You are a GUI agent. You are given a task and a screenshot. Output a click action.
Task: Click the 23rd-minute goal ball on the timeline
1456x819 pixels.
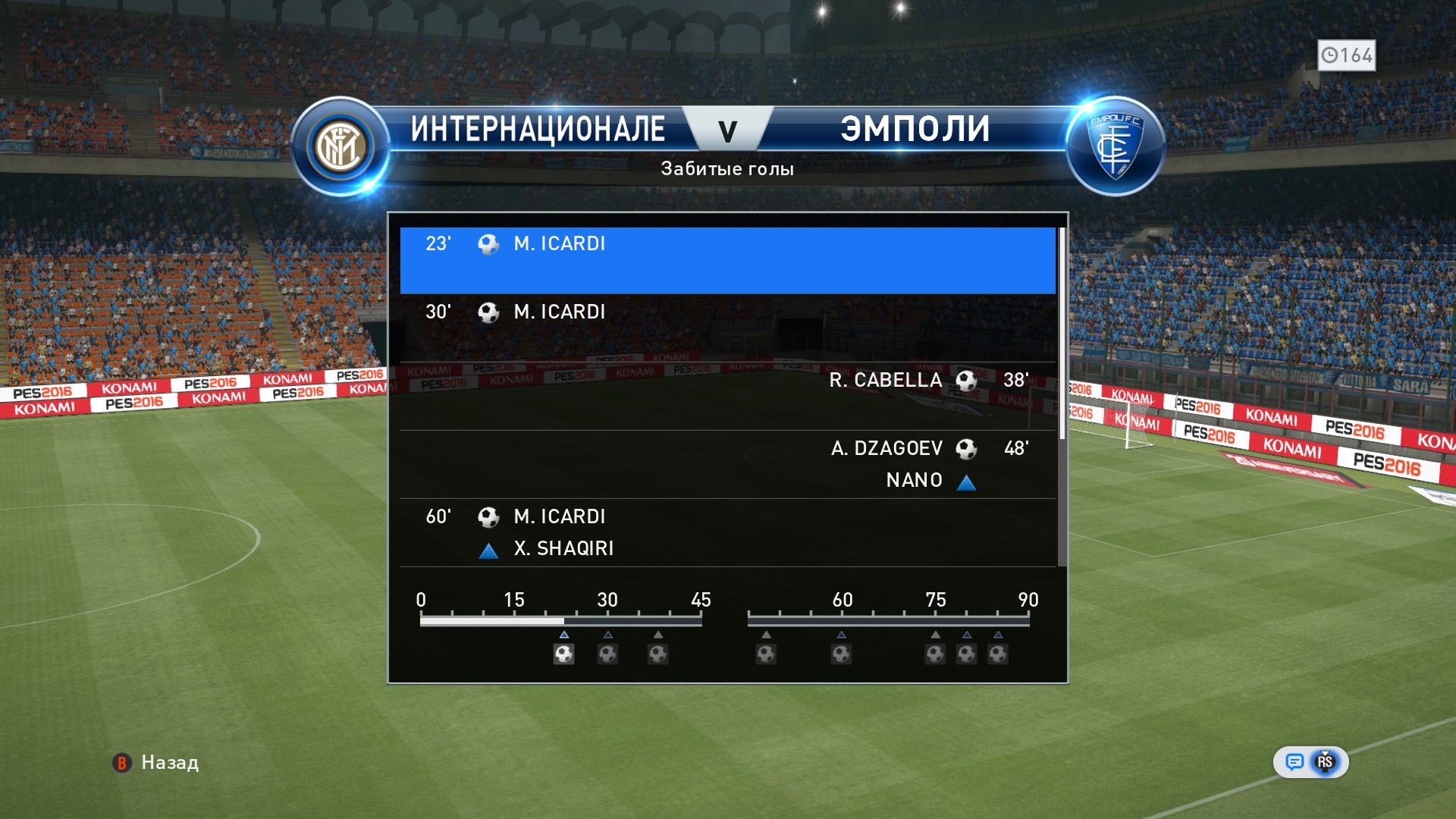pos(563,654)
